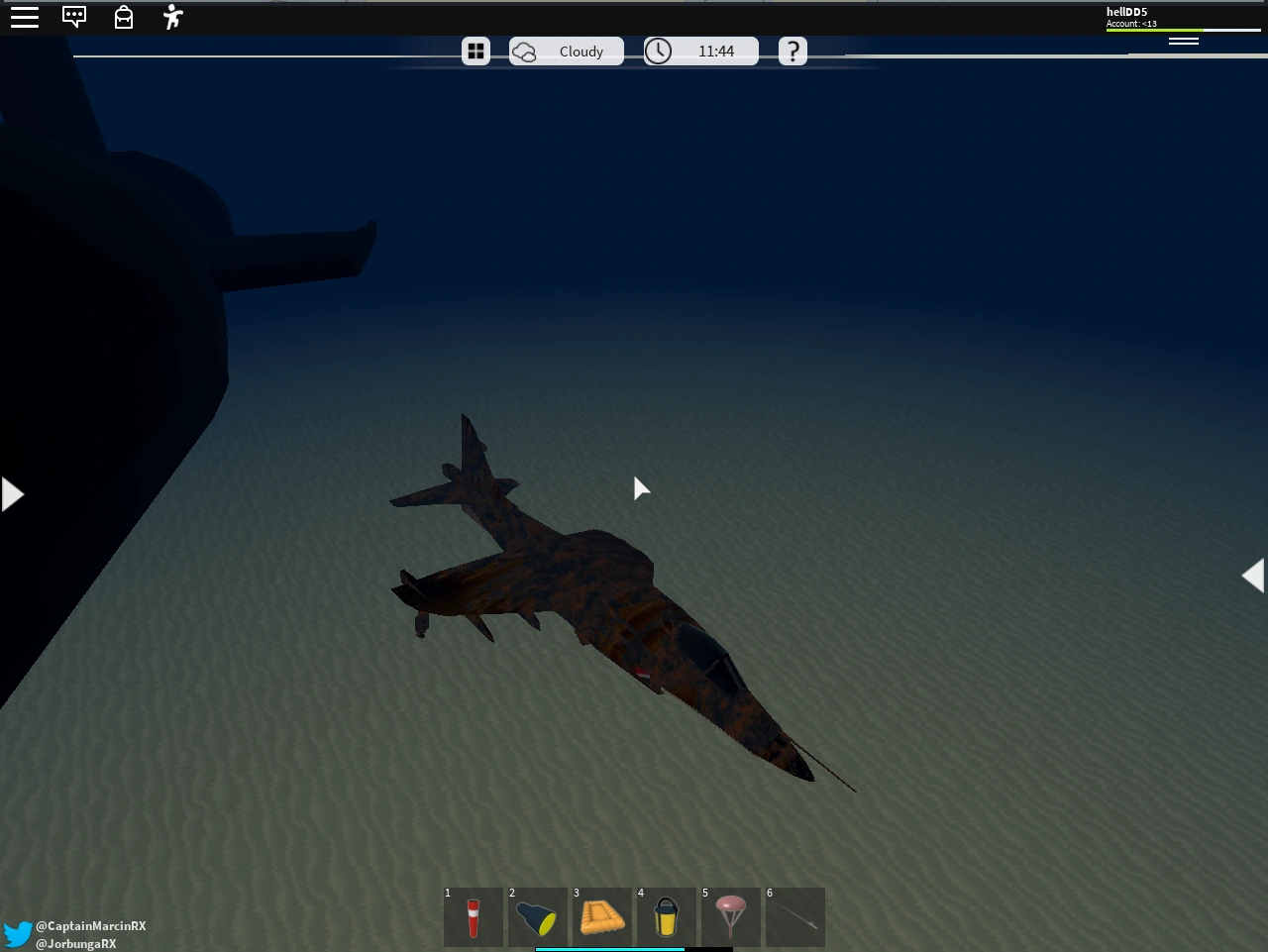The image size is (1268, 952).
Task: Equip the flashlight from slot 2
Action: tap(538, 917)
